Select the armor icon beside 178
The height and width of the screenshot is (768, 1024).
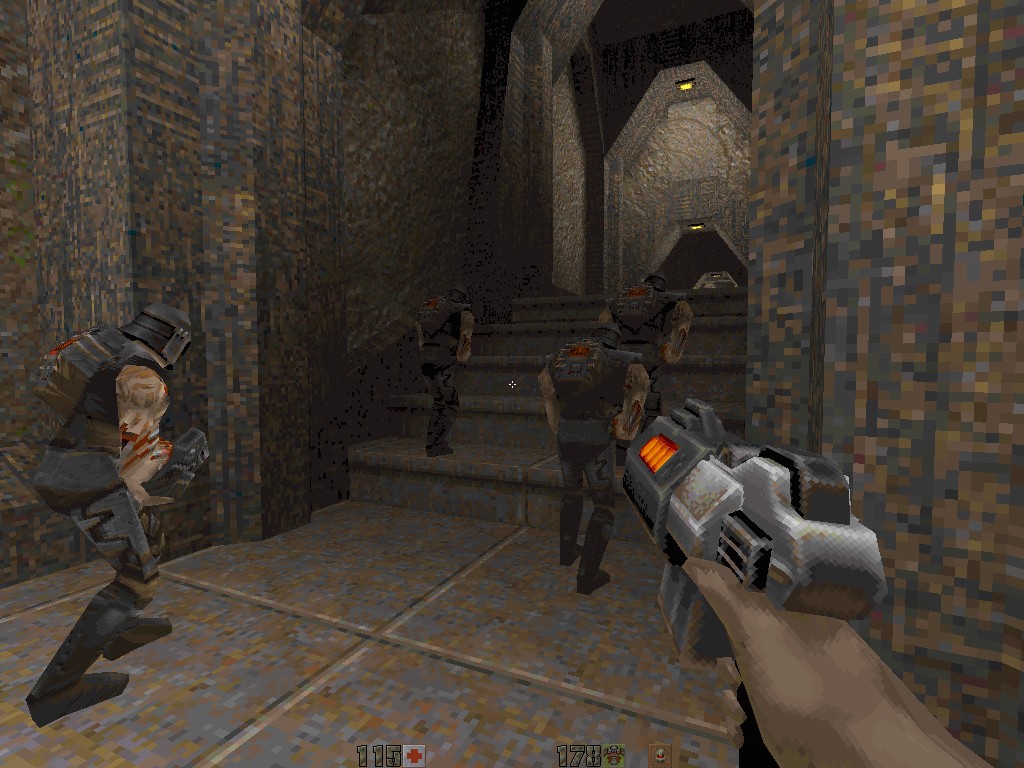pyautogui.click(x=615, y=755)
